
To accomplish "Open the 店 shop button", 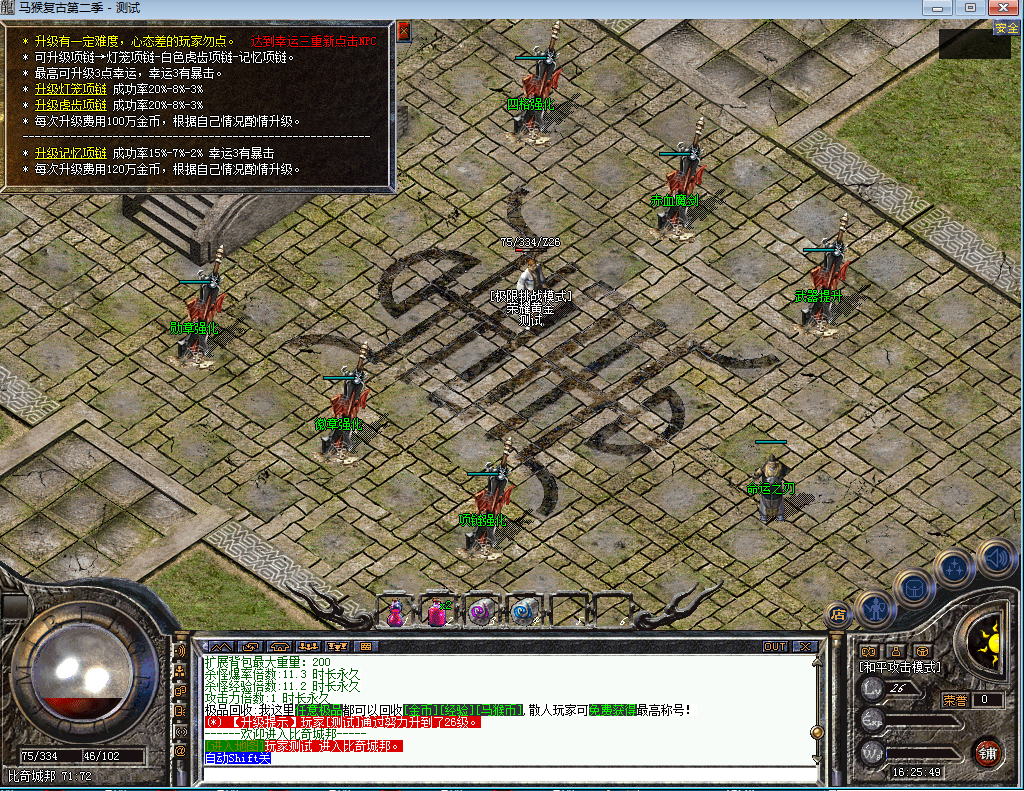I will coord(838,614).
